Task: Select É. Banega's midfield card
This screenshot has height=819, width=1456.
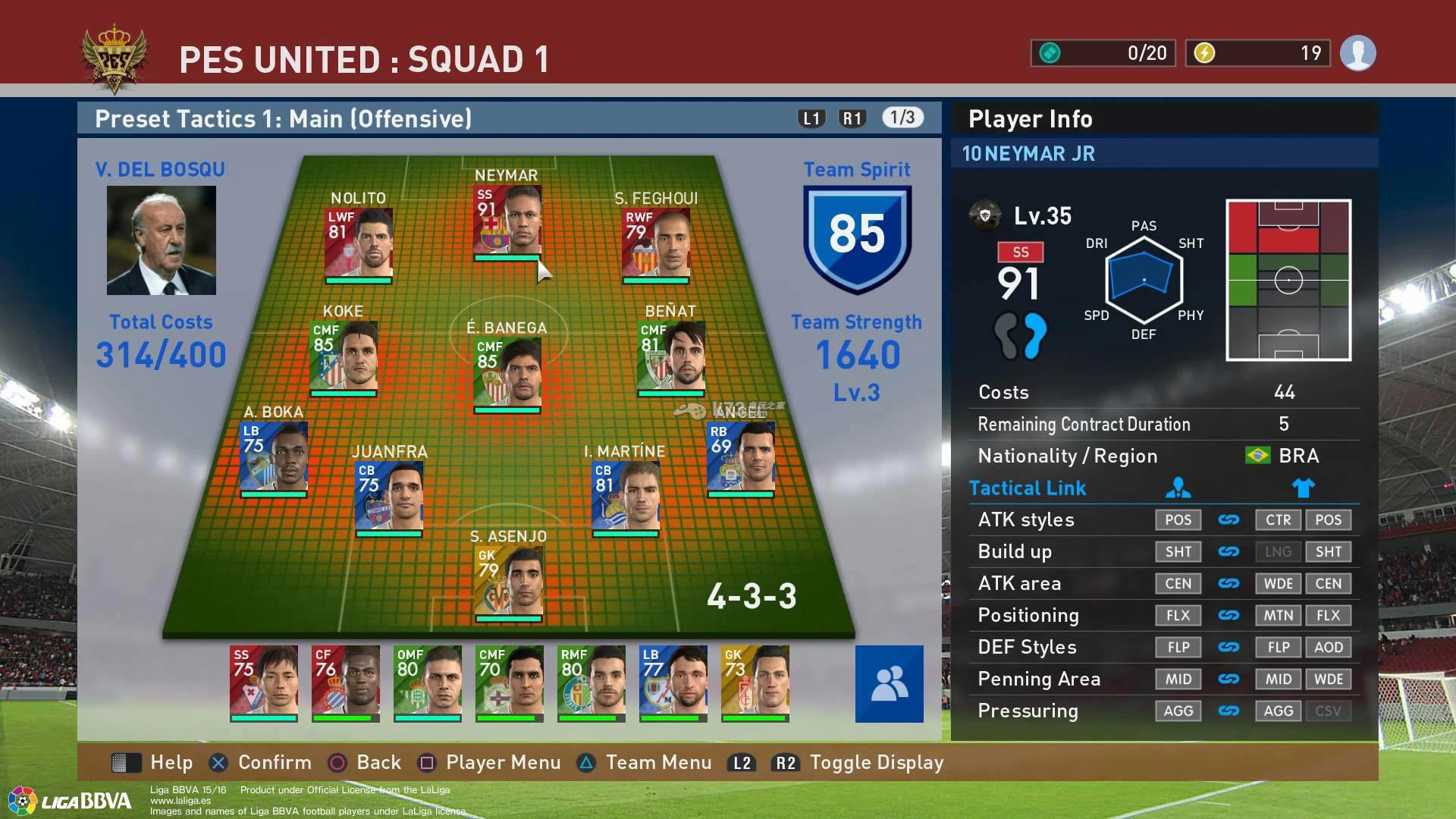Action: 507,372
